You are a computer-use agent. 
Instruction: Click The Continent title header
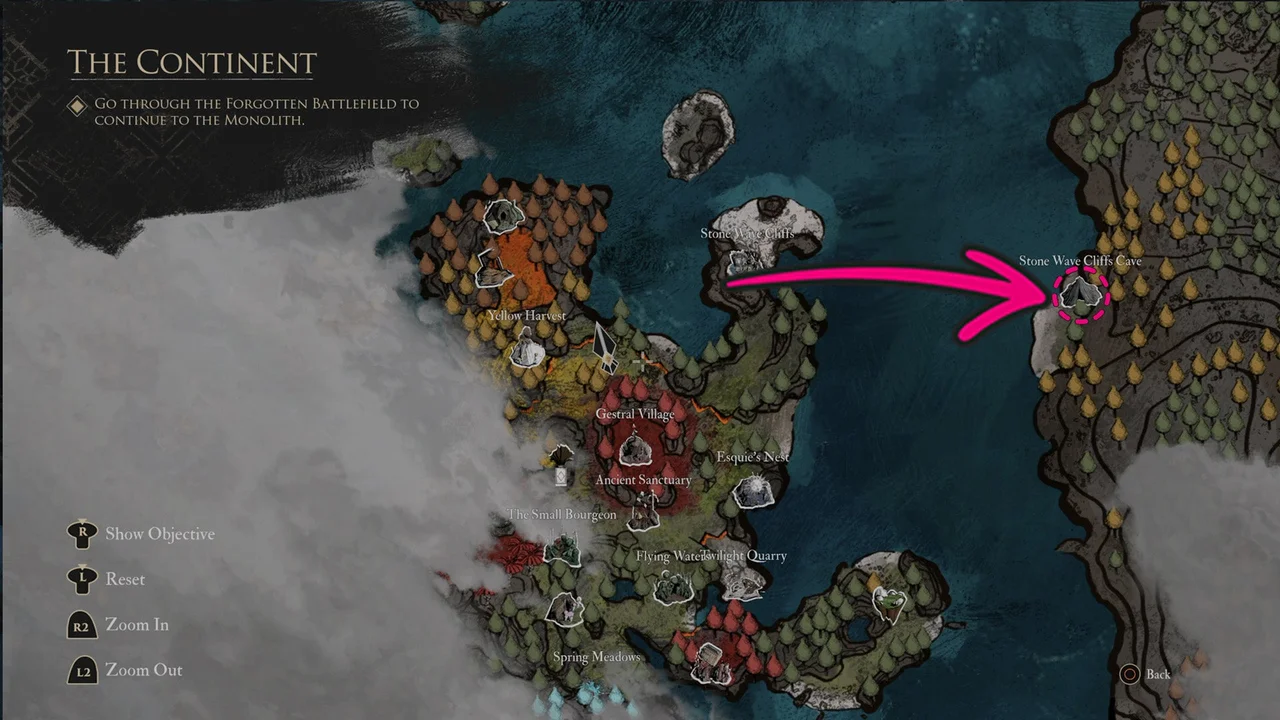pos(191,62)
